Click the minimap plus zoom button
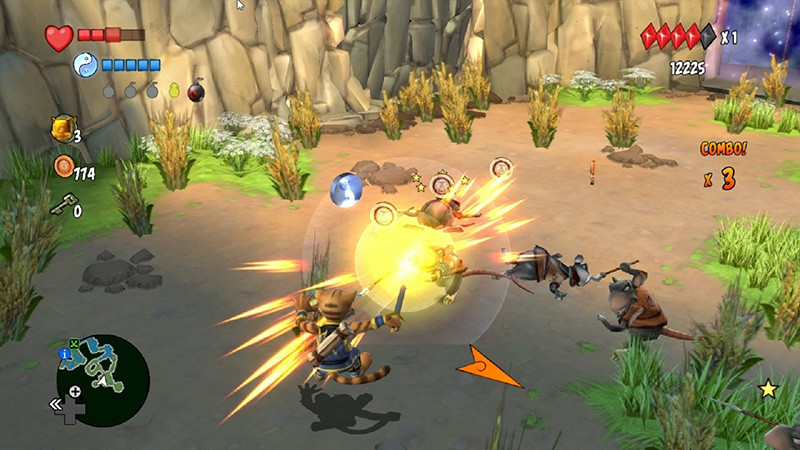 tap(75, 391)
